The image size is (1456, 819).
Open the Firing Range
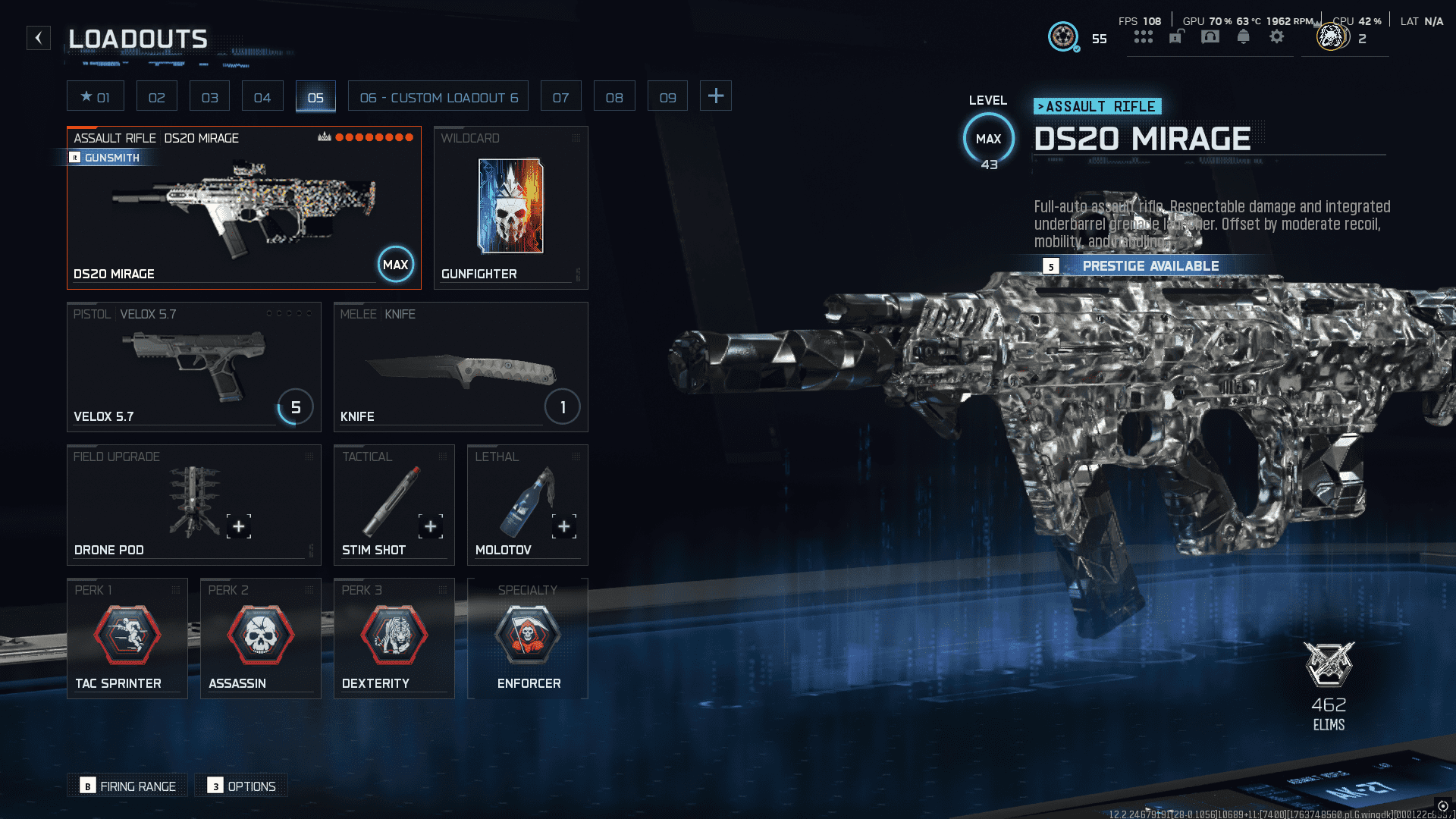click(x=127, y=786)
